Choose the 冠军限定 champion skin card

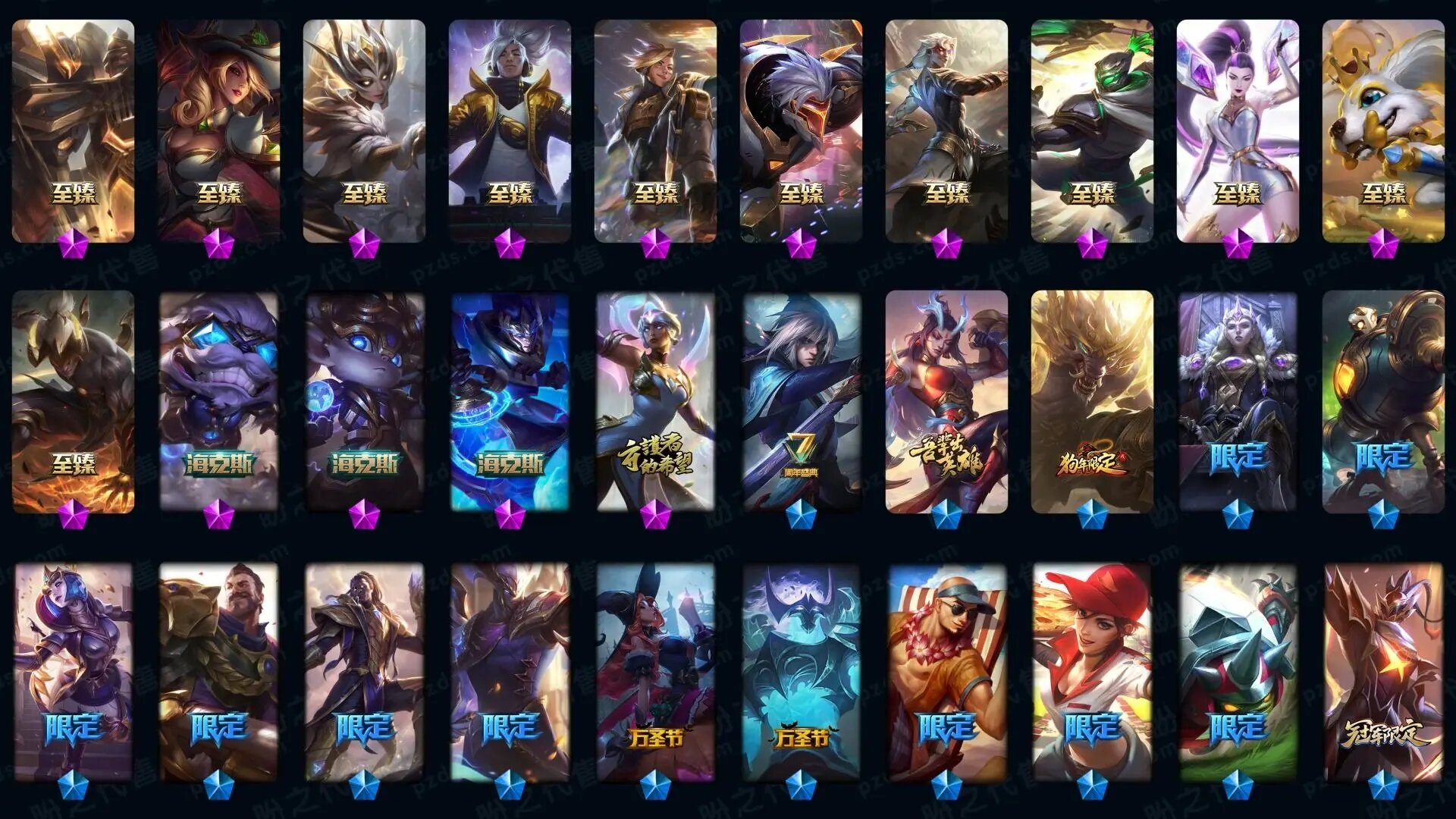1383,672
